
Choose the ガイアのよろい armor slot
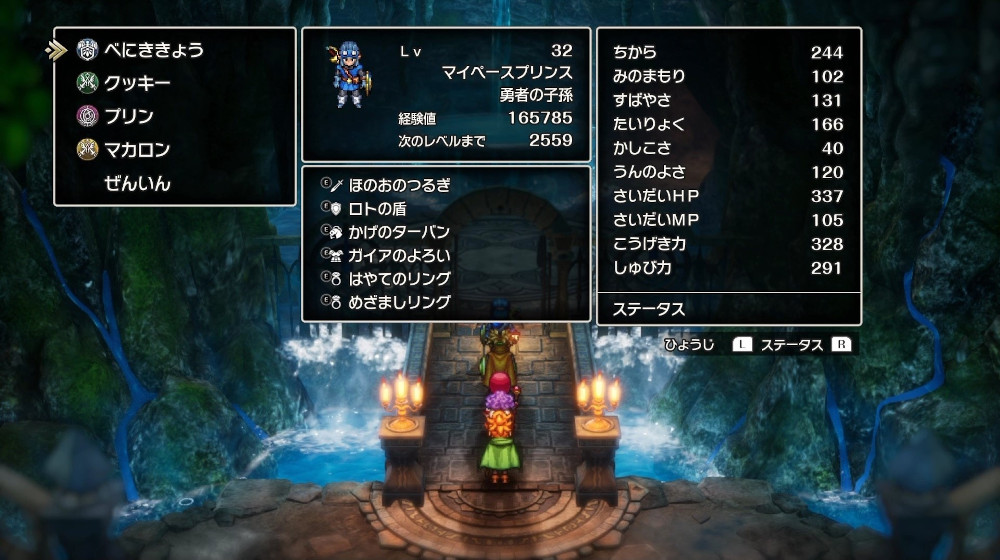(399, 255)
